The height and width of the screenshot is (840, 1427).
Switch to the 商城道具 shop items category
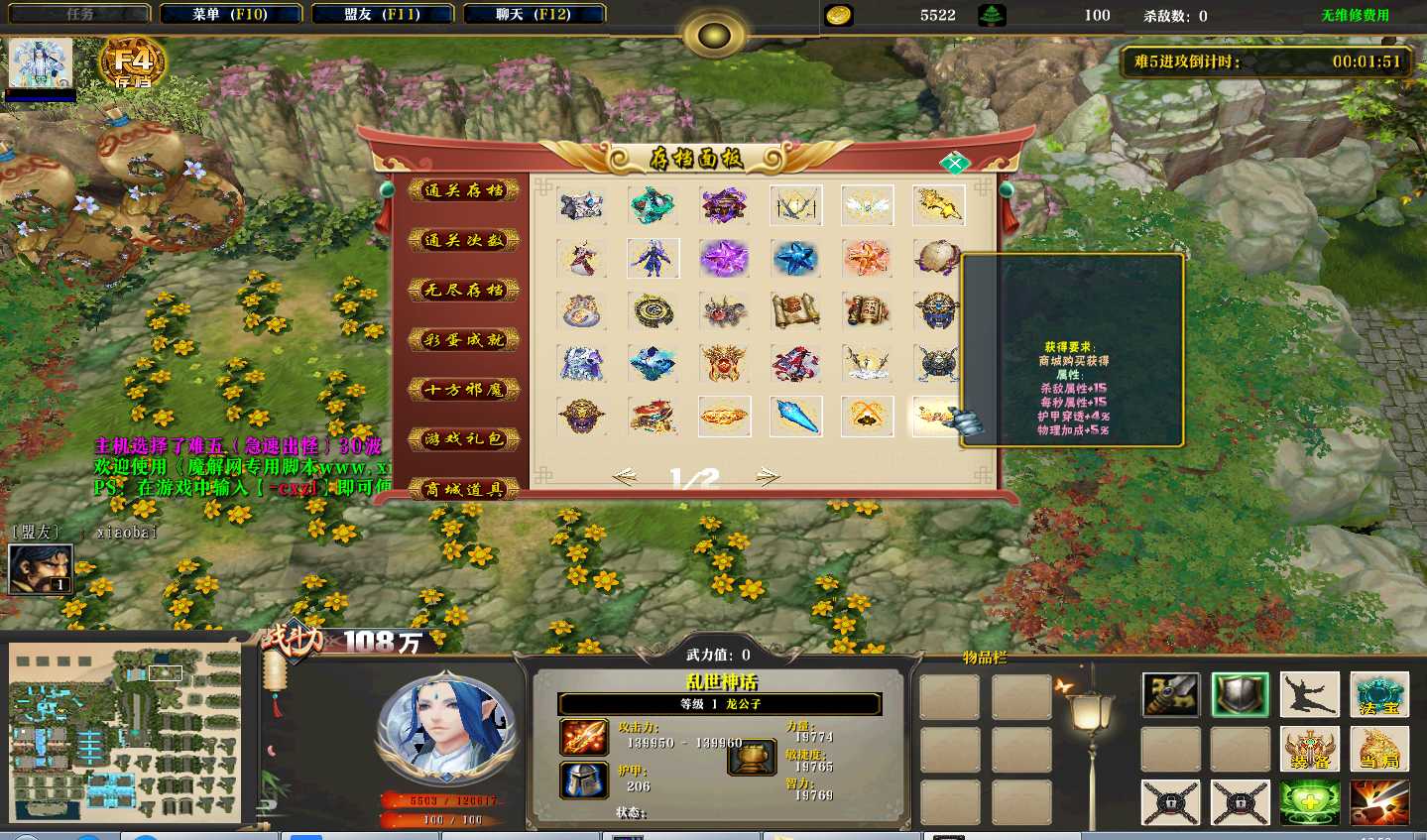point(464,488)
